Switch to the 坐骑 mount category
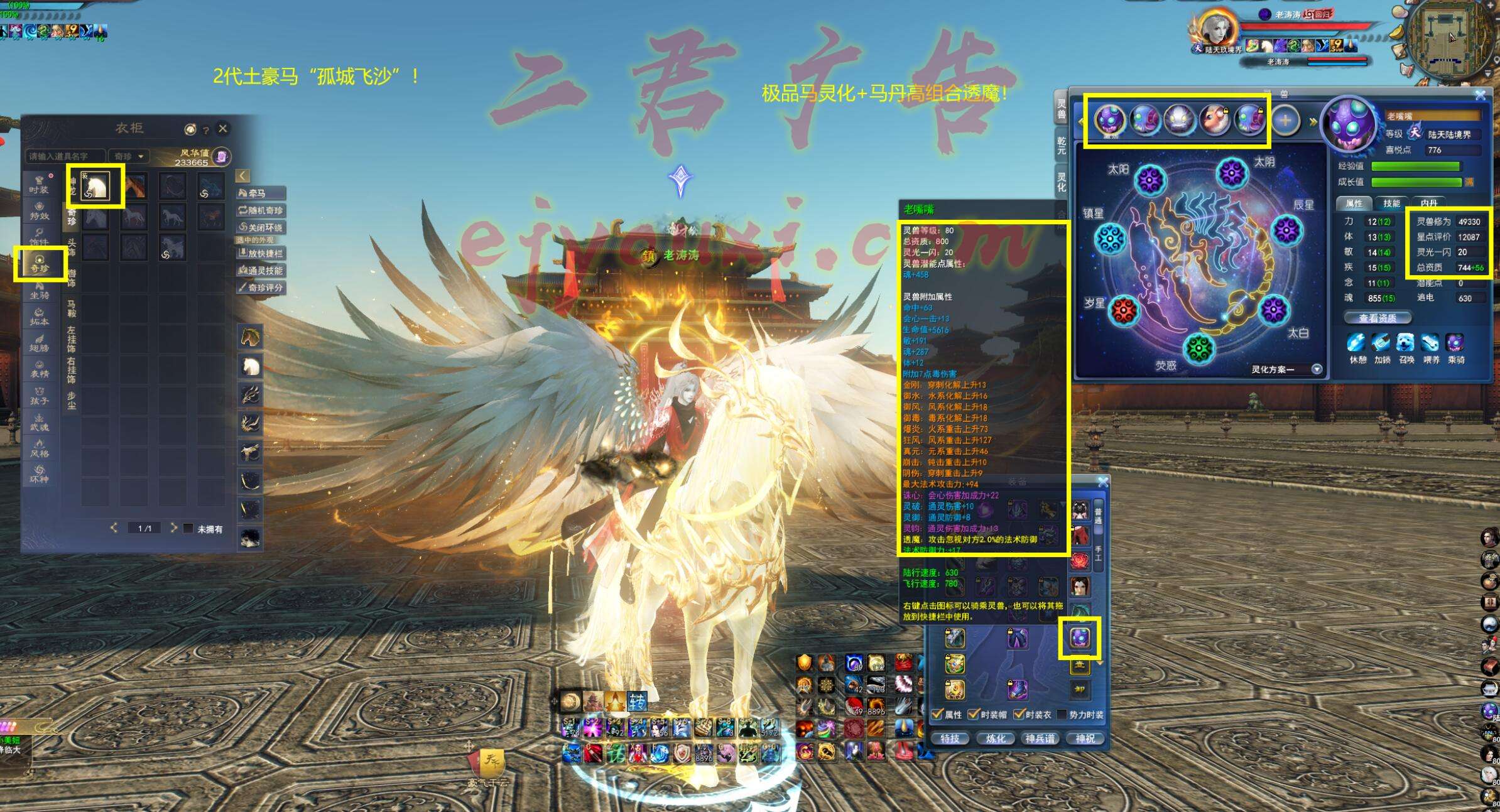 tap(40, 291)
